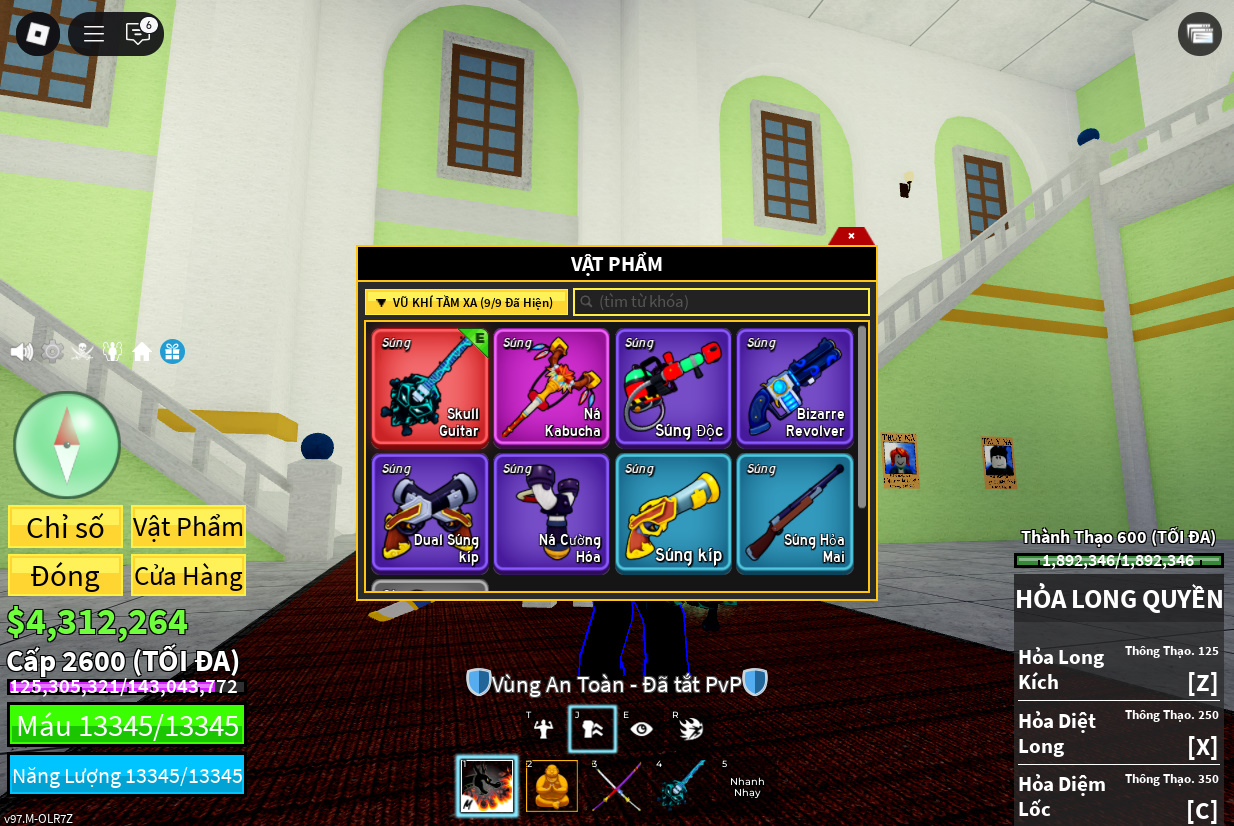Choose the Ná Cường Hóa slot

click(551, 513)
